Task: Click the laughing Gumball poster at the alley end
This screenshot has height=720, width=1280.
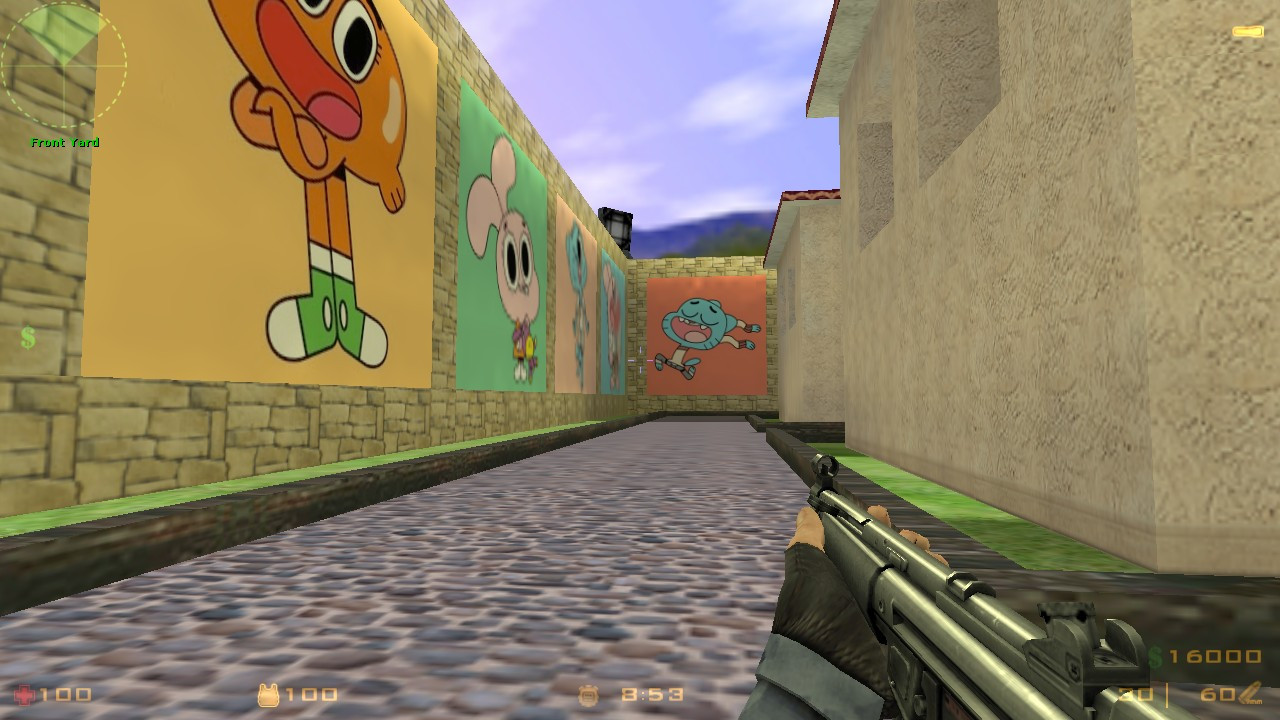Action: click(705, 335)
